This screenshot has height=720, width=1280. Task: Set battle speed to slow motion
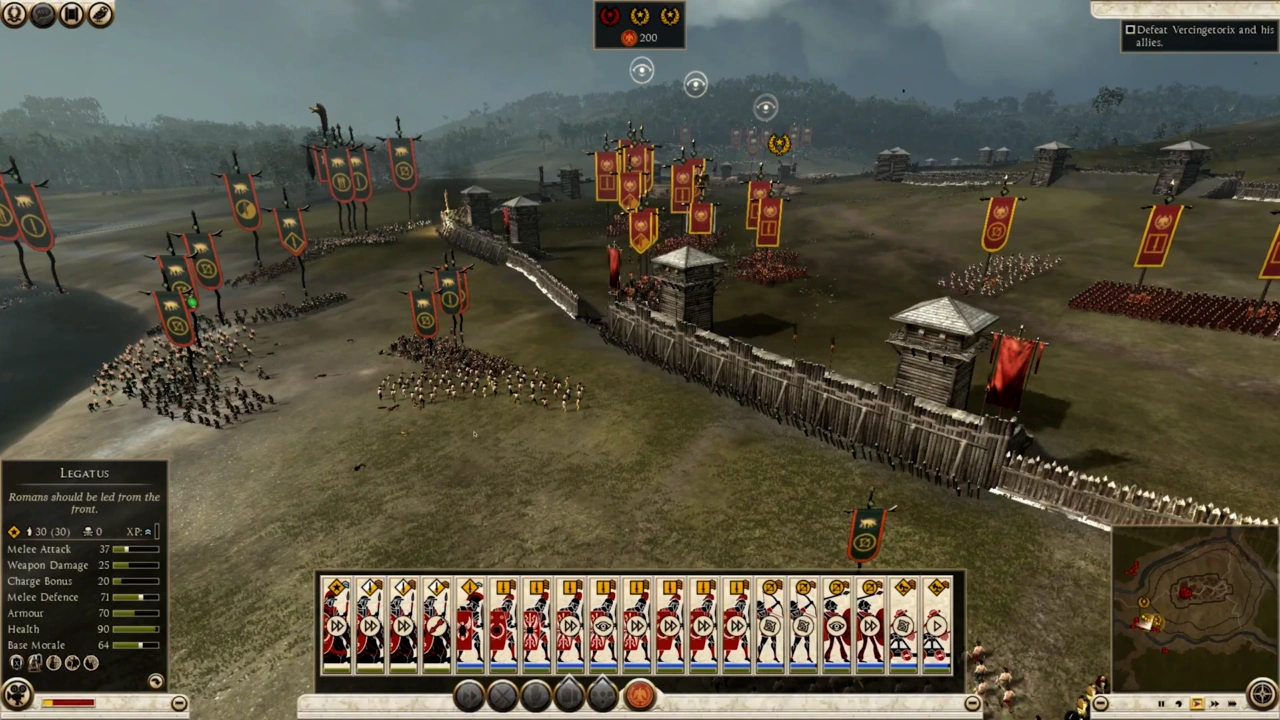click(x=1178, y=704)
